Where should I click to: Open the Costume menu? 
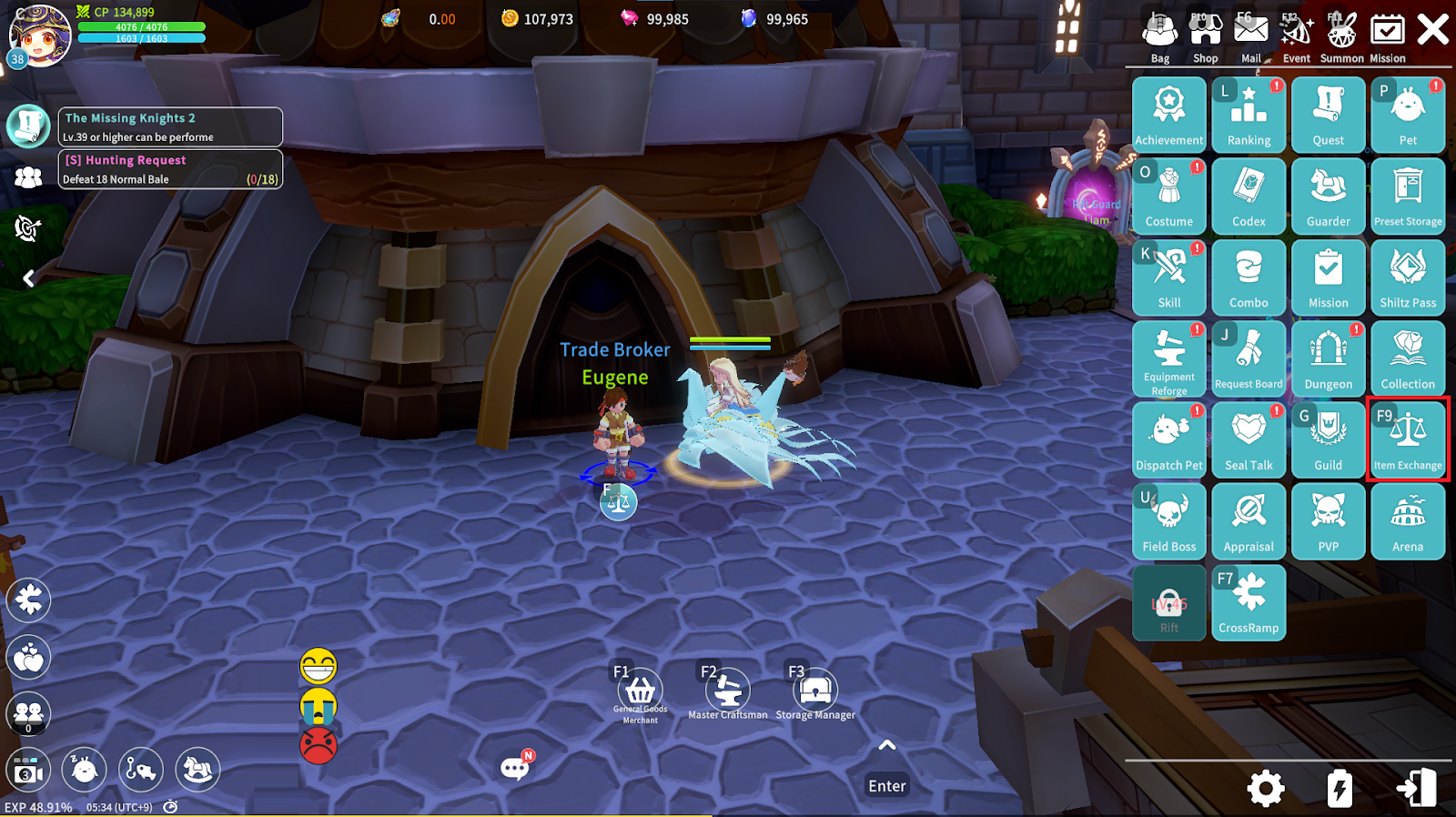coord(1168,196)
